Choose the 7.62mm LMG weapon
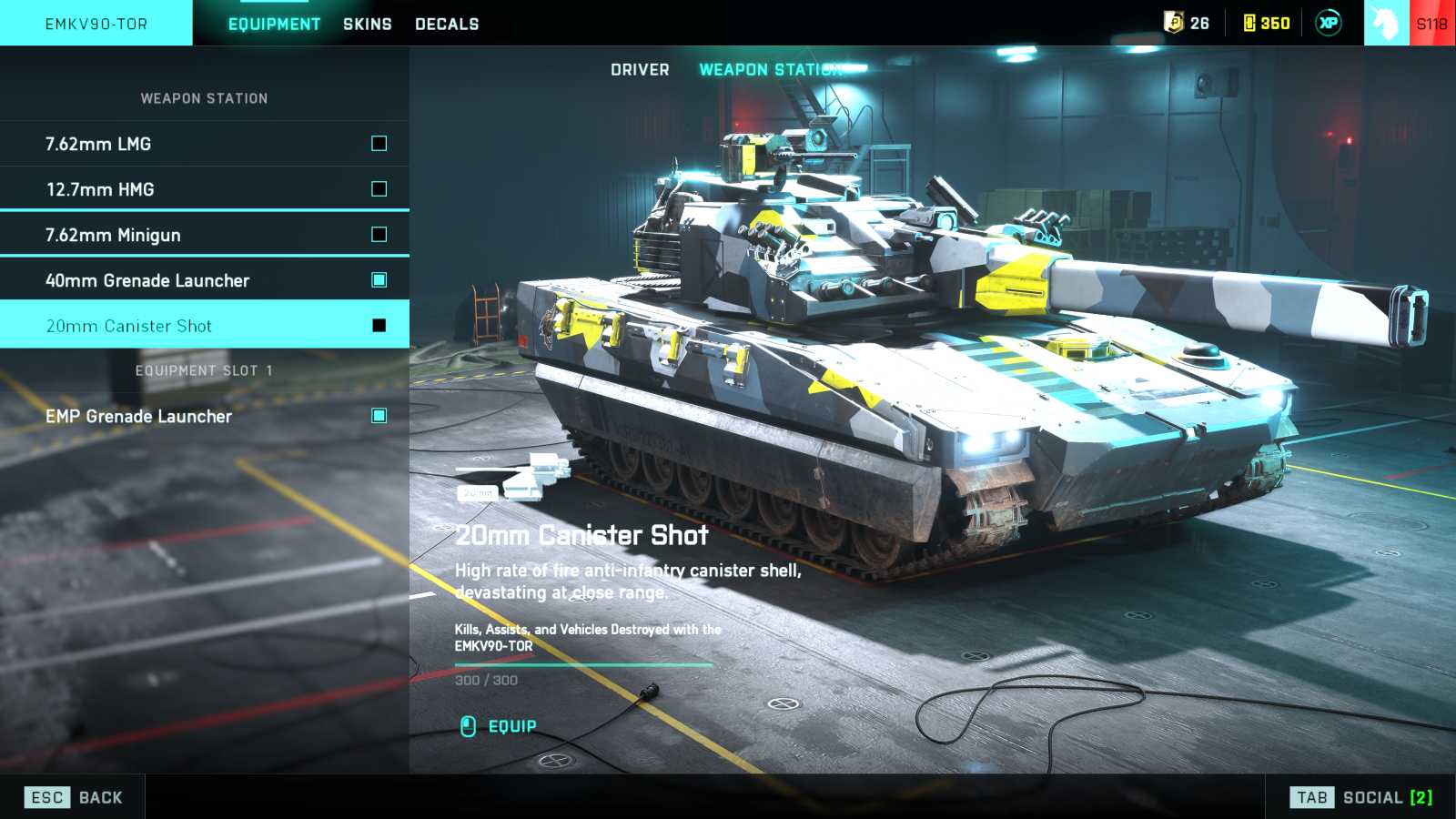Viewport: 1456px width, 819px height. pyautogui.click(x=204, y=144)
